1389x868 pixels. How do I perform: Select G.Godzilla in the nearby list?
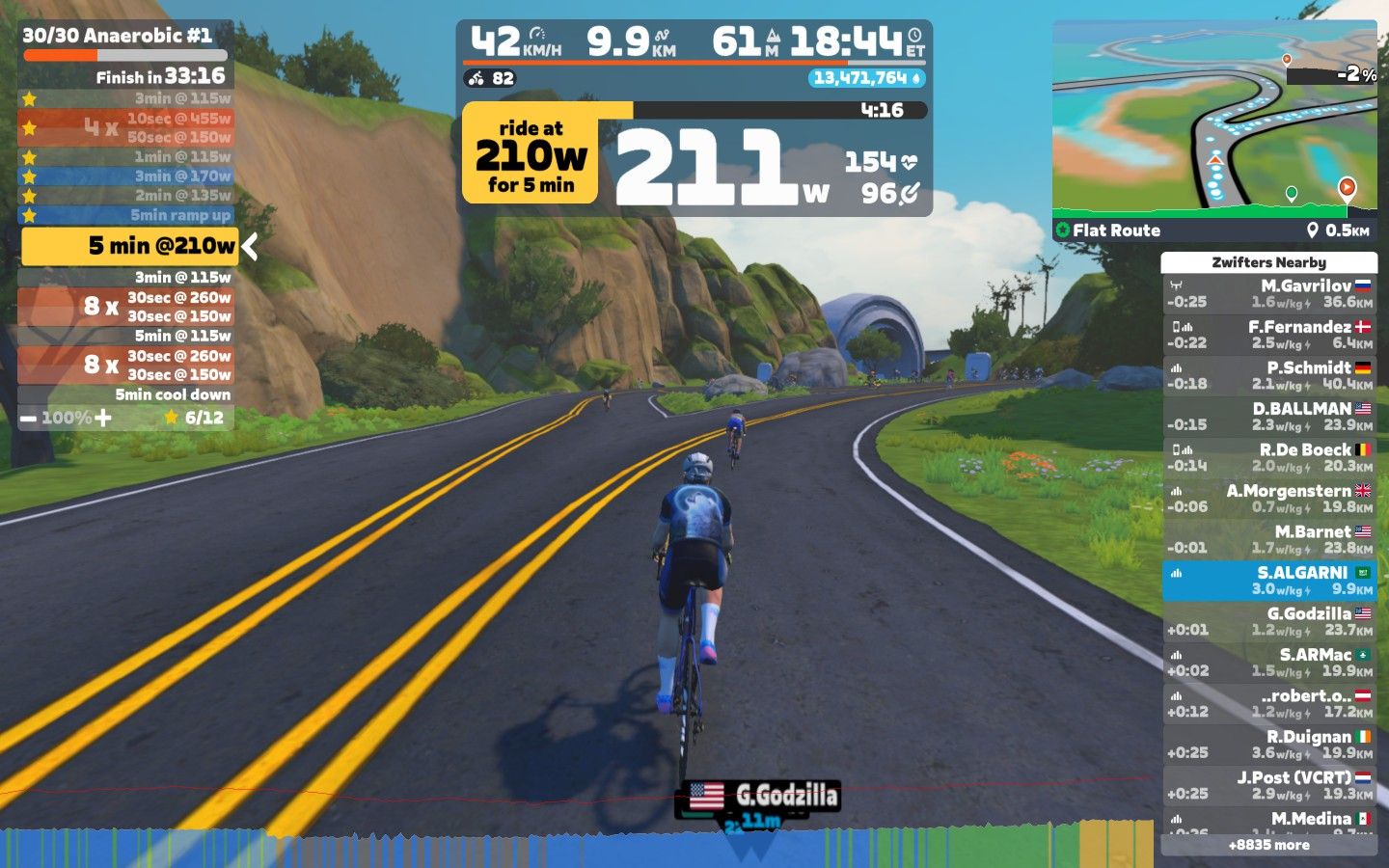click(x=1268, y=621)
